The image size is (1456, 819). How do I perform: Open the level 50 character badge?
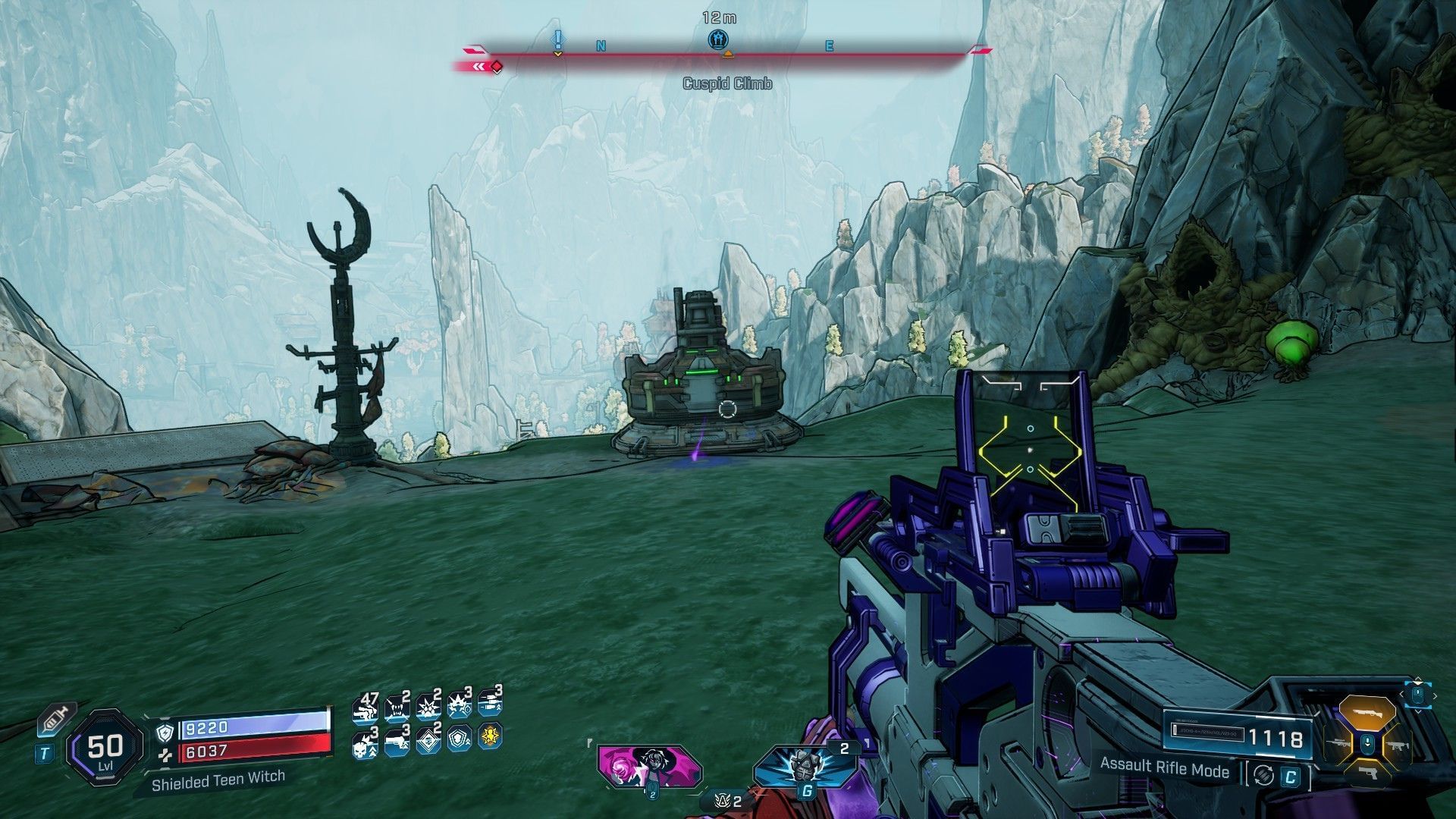pos(105,748)
